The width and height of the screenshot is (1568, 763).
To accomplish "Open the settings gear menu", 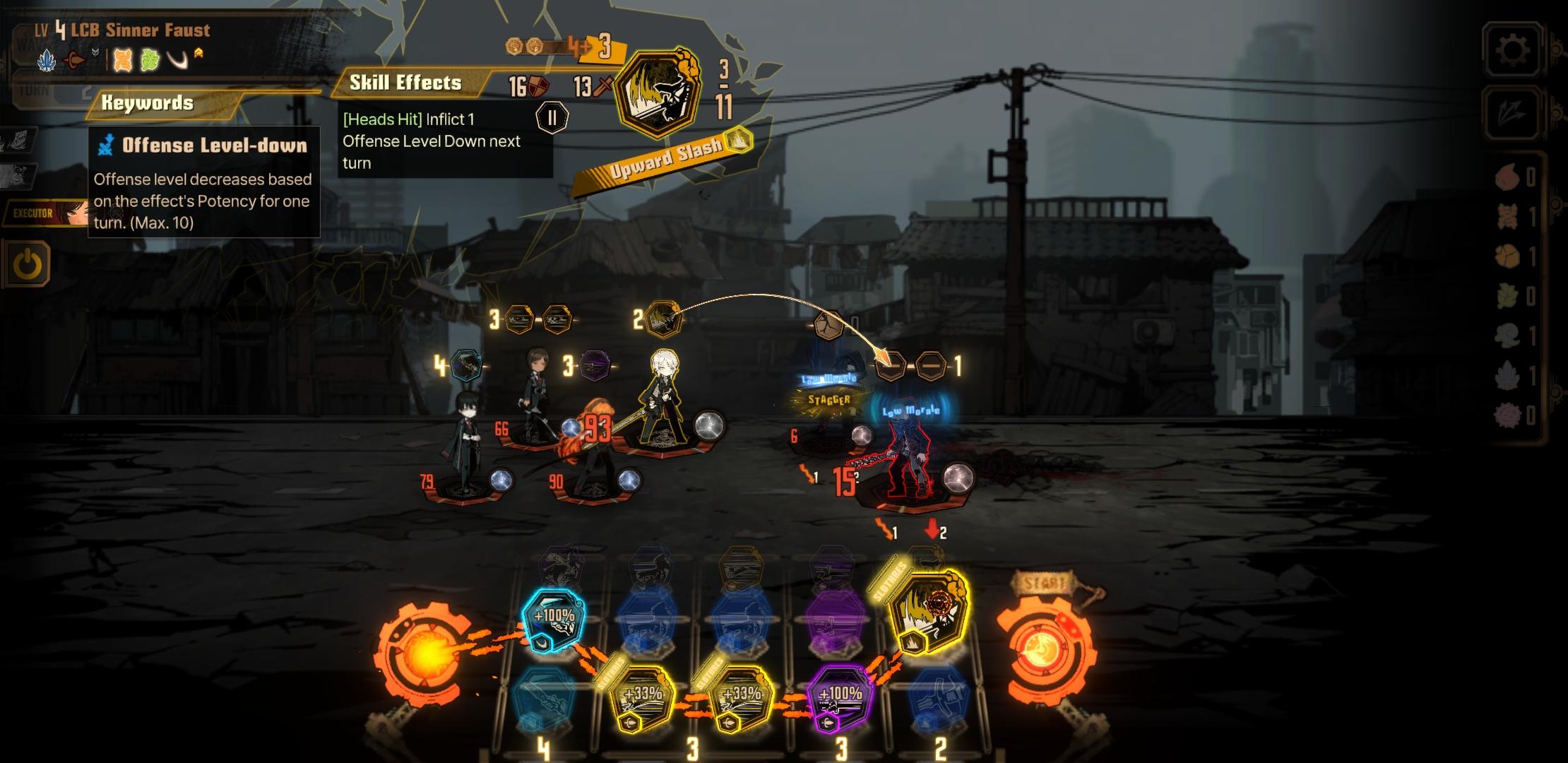I will pyautogui.click(x=1513, y=49).
